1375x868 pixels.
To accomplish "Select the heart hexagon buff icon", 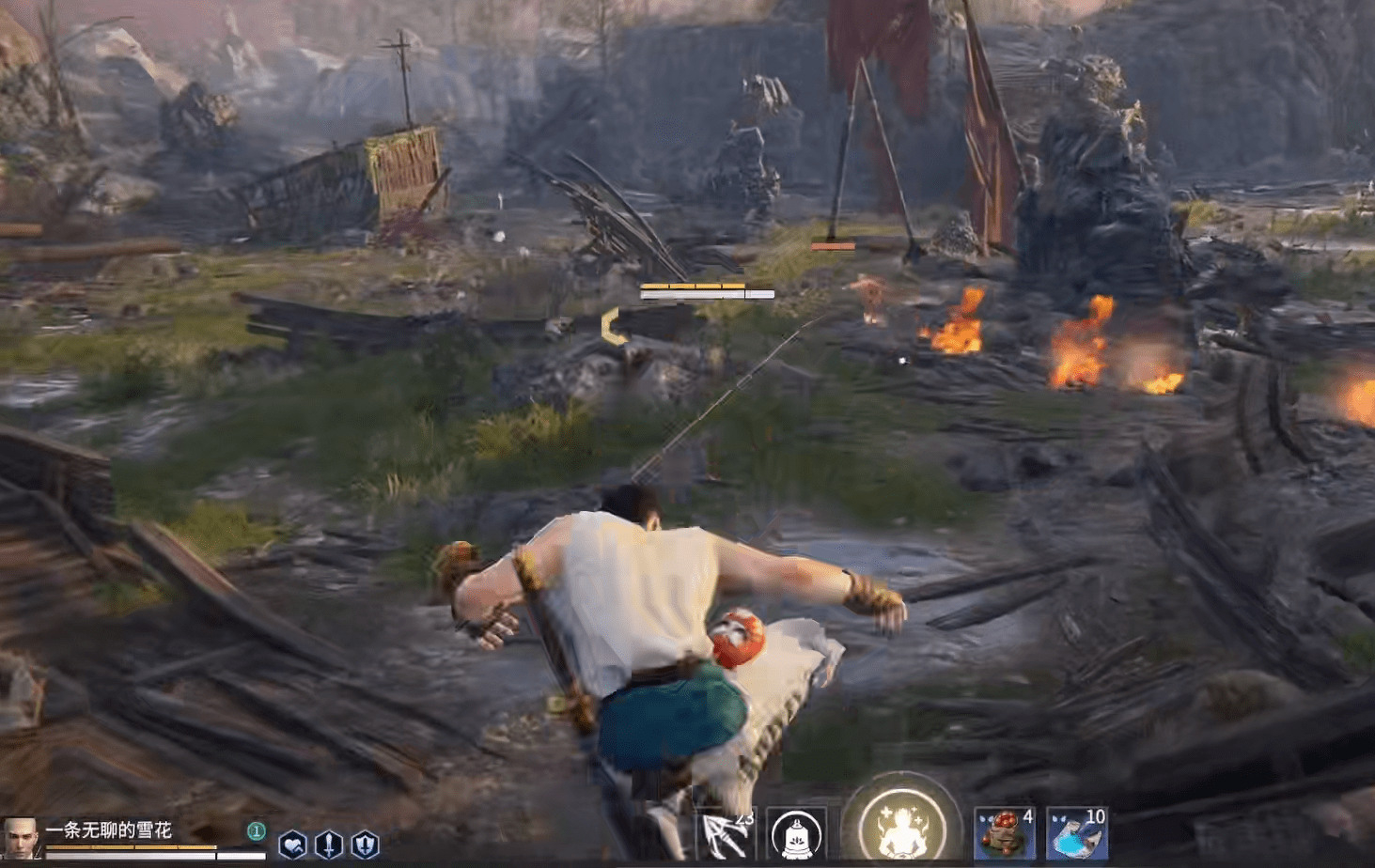I will 292,845.
